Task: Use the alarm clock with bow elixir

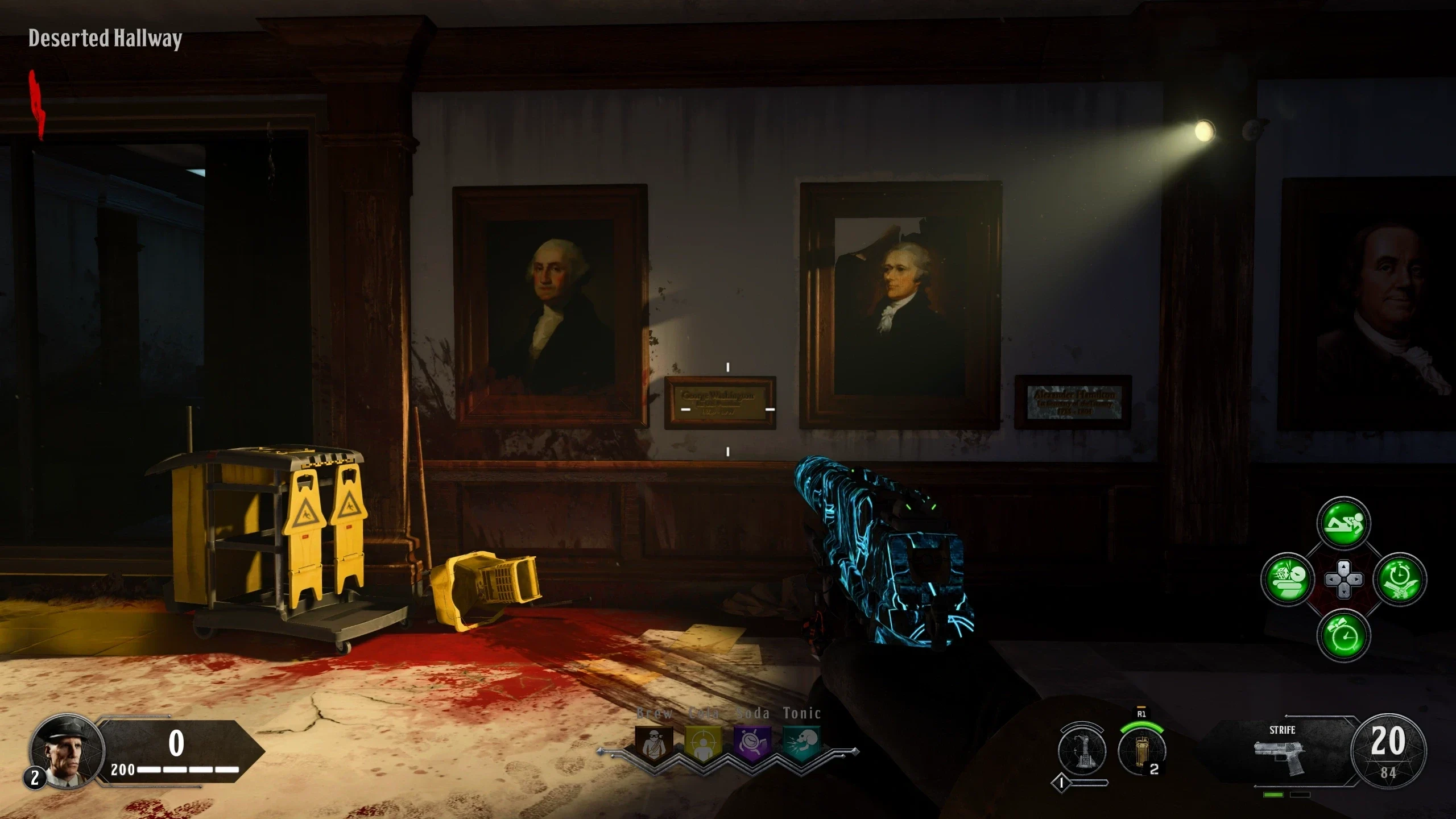Action: (1343, 635)
